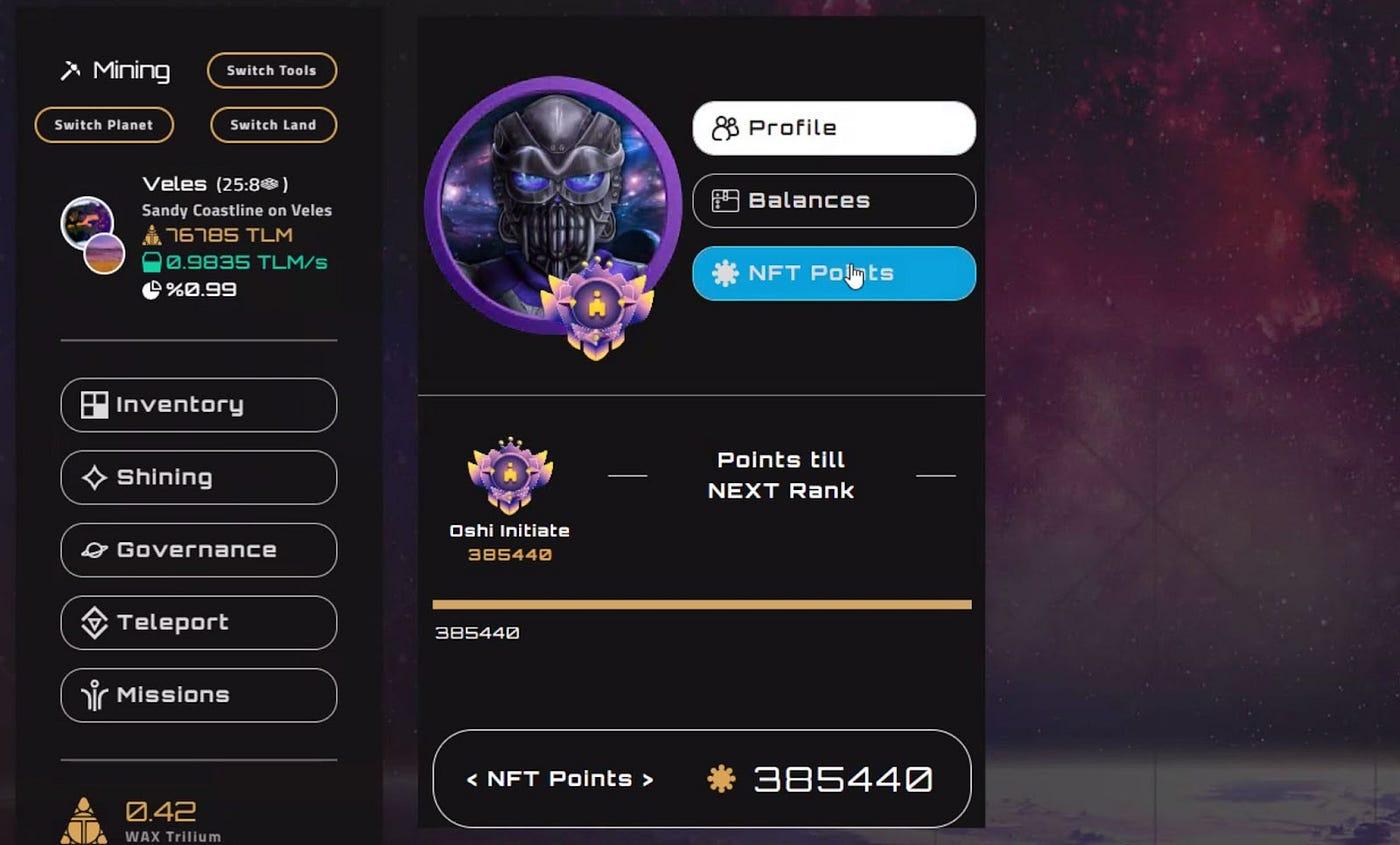This screenshot has width=1400, height=845.
Task: Switch to the Balances tab
Action: 834,200
